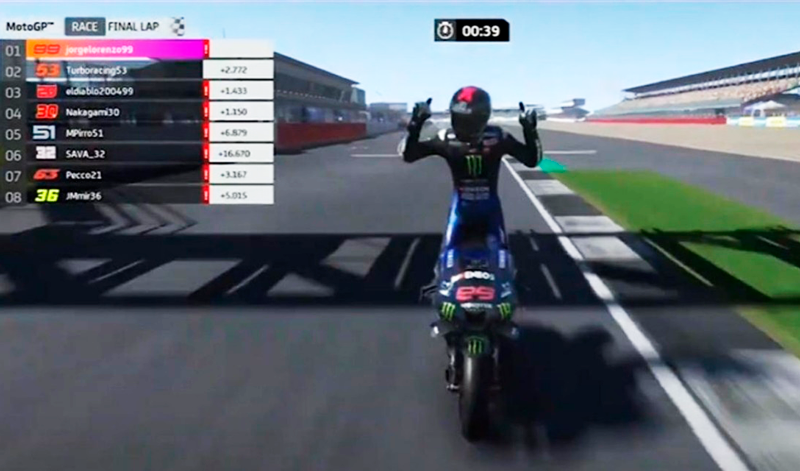
Task: Select SAVA_32 in the standings list
Action: point(86,153)
